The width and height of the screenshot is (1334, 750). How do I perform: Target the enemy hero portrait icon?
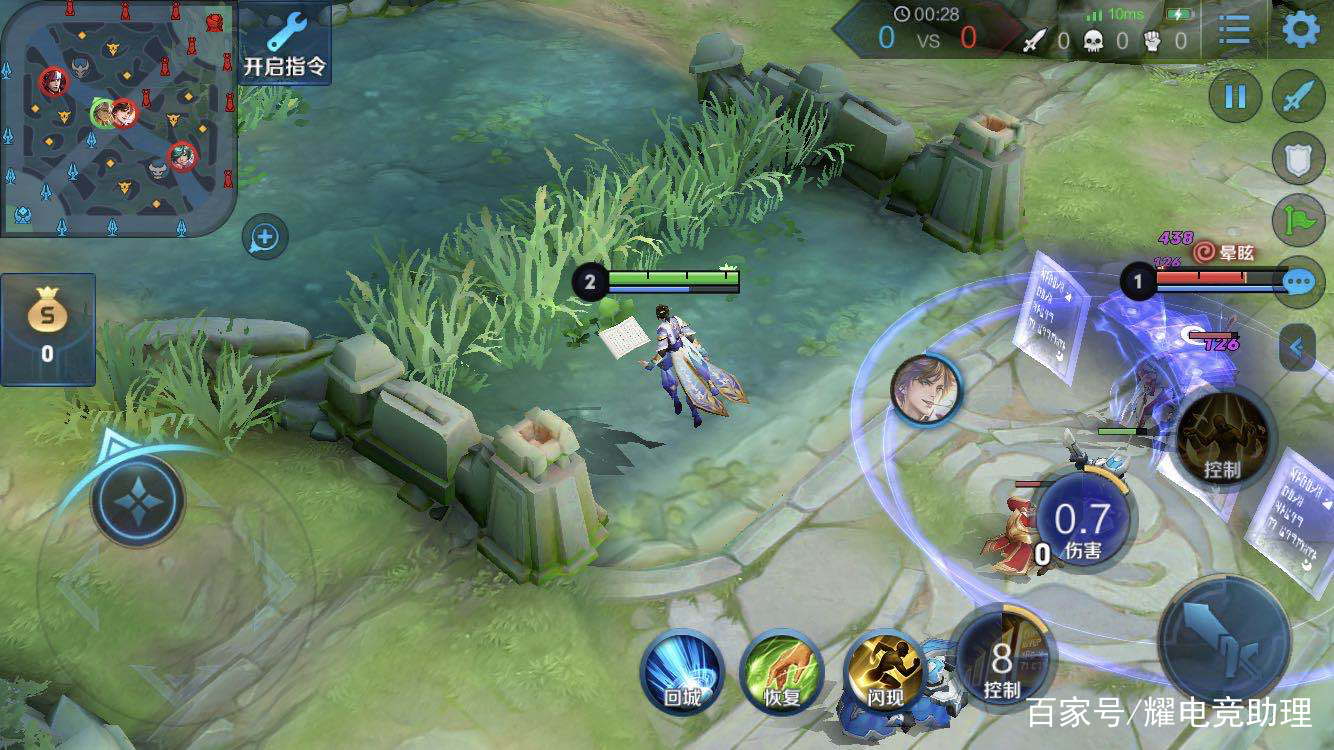(925, 389)
